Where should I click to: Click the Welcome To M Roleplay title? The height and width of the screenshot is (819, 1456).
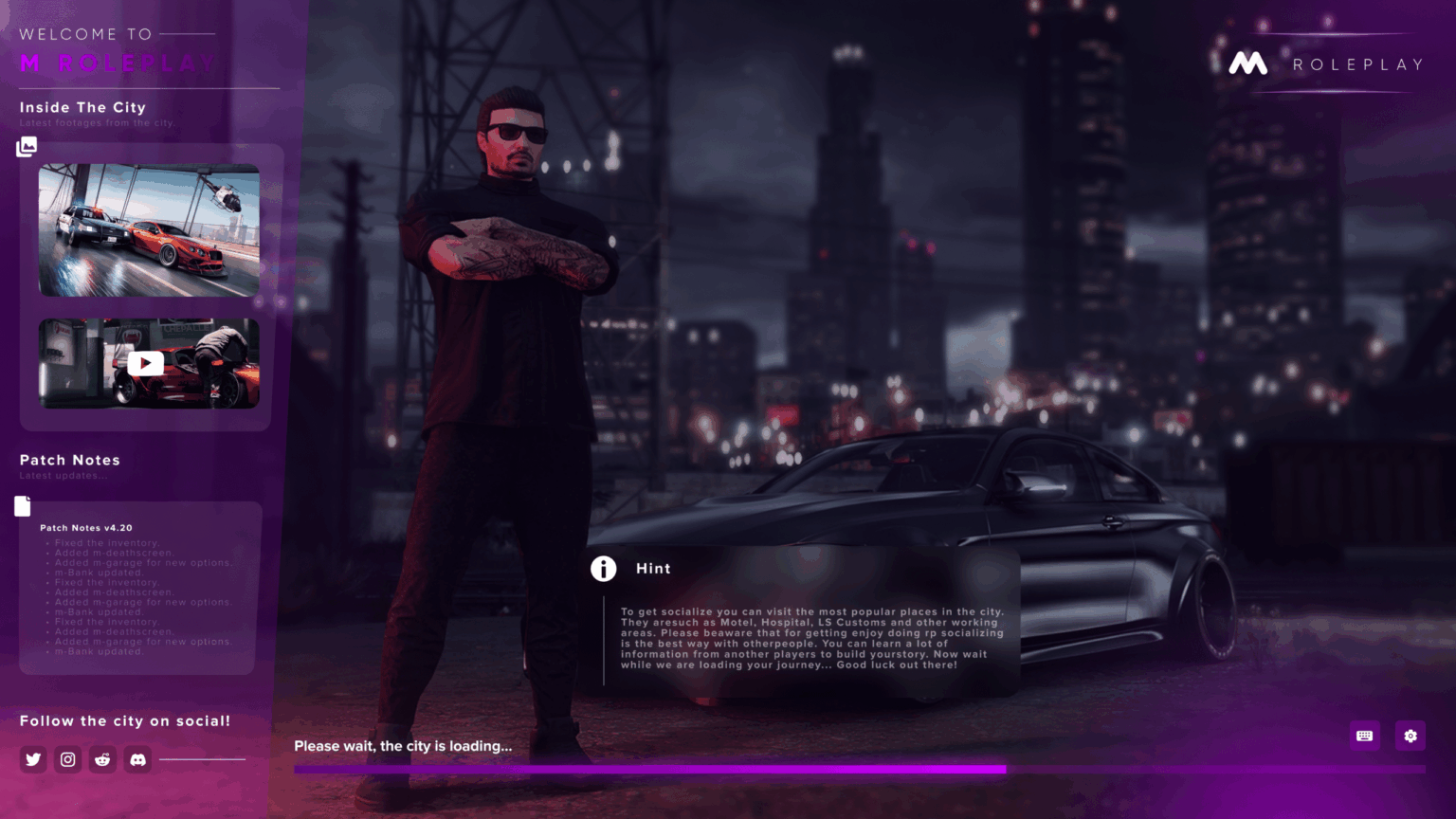(115, 48)
